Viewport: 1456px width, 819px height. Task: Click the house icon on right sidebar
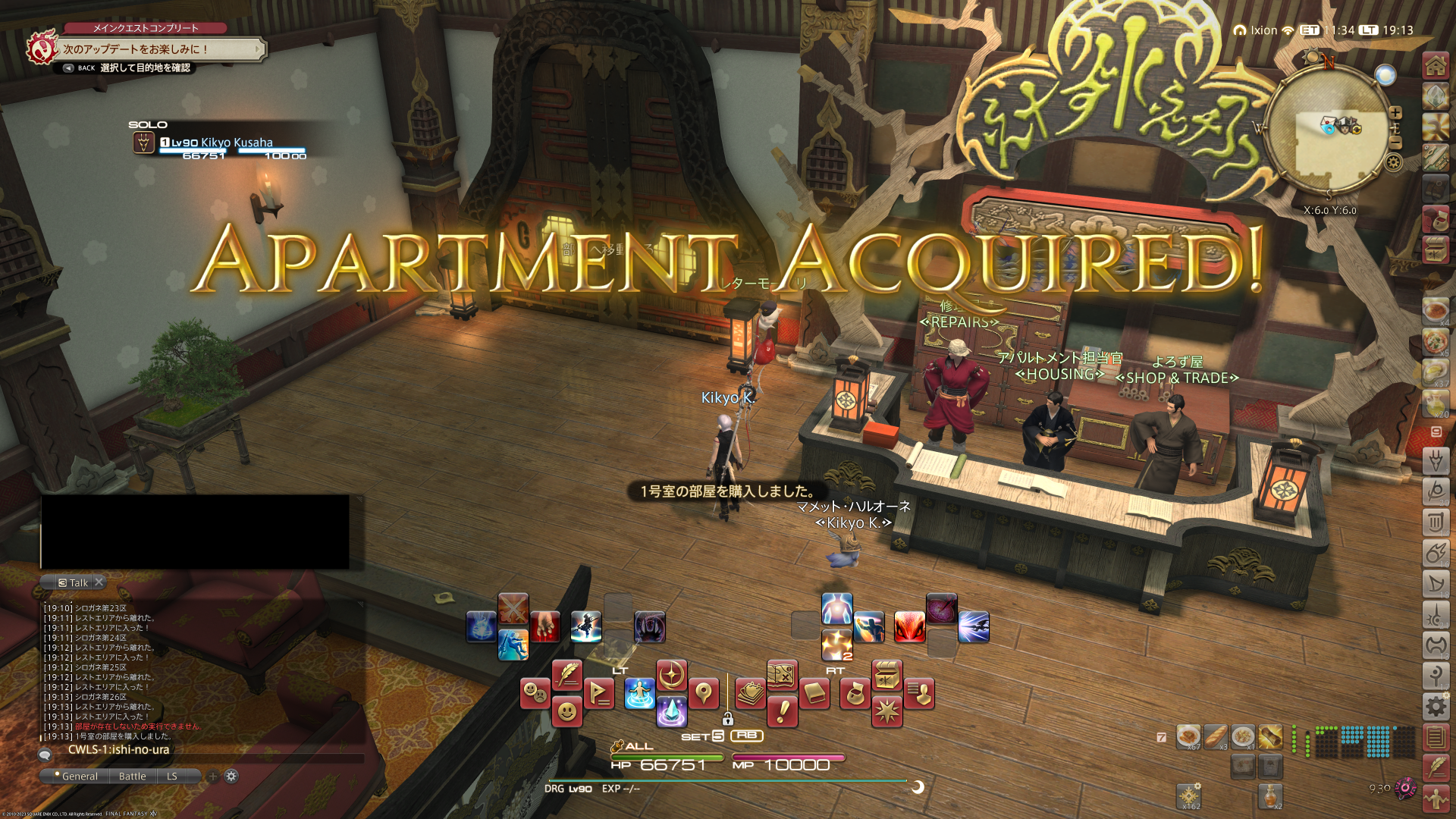1436,66
